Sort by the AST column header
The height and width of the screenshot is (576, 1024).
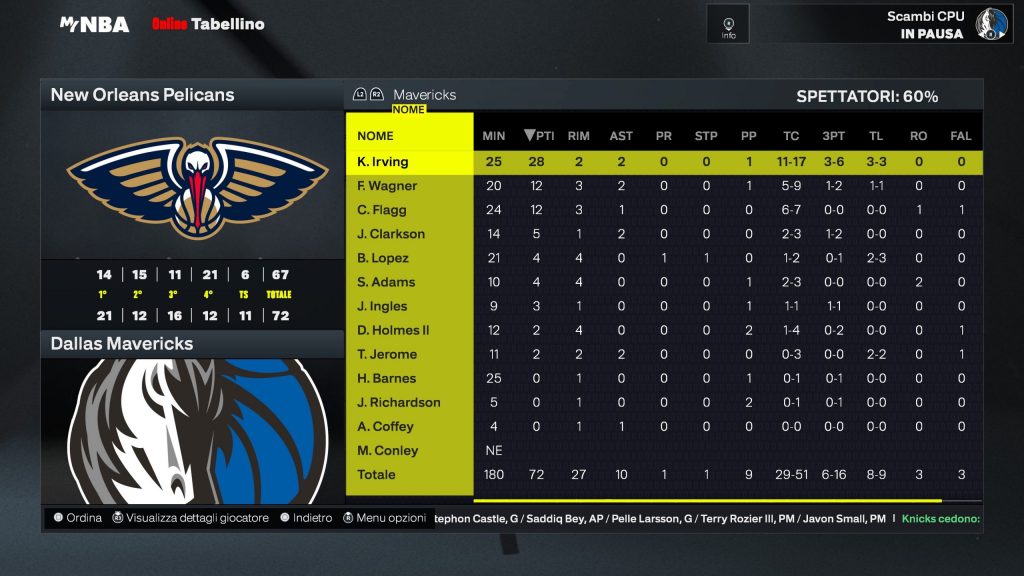tap(621, 136)
